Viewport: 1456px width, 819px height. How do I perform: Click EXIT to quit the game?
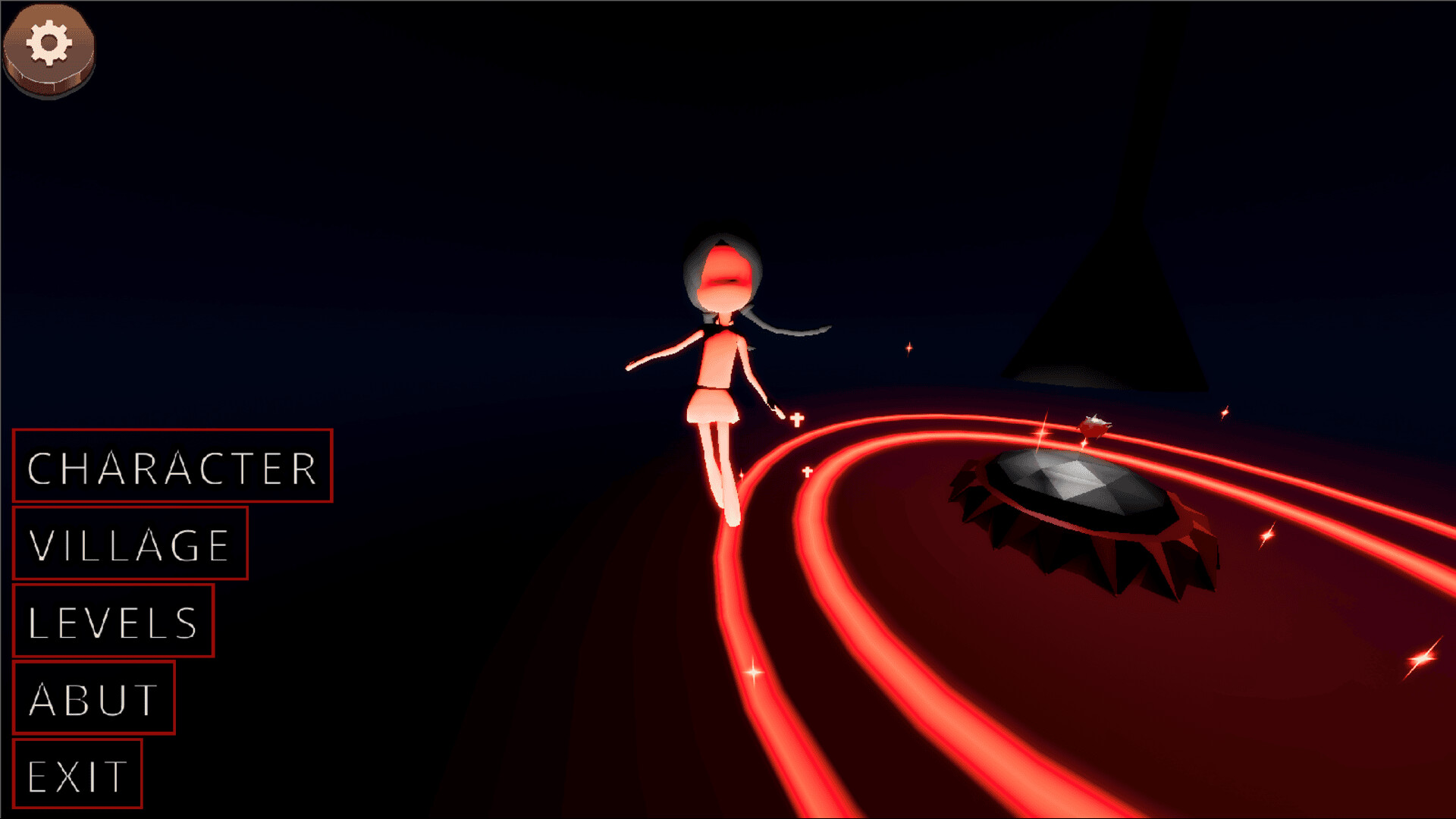[76, 773]
